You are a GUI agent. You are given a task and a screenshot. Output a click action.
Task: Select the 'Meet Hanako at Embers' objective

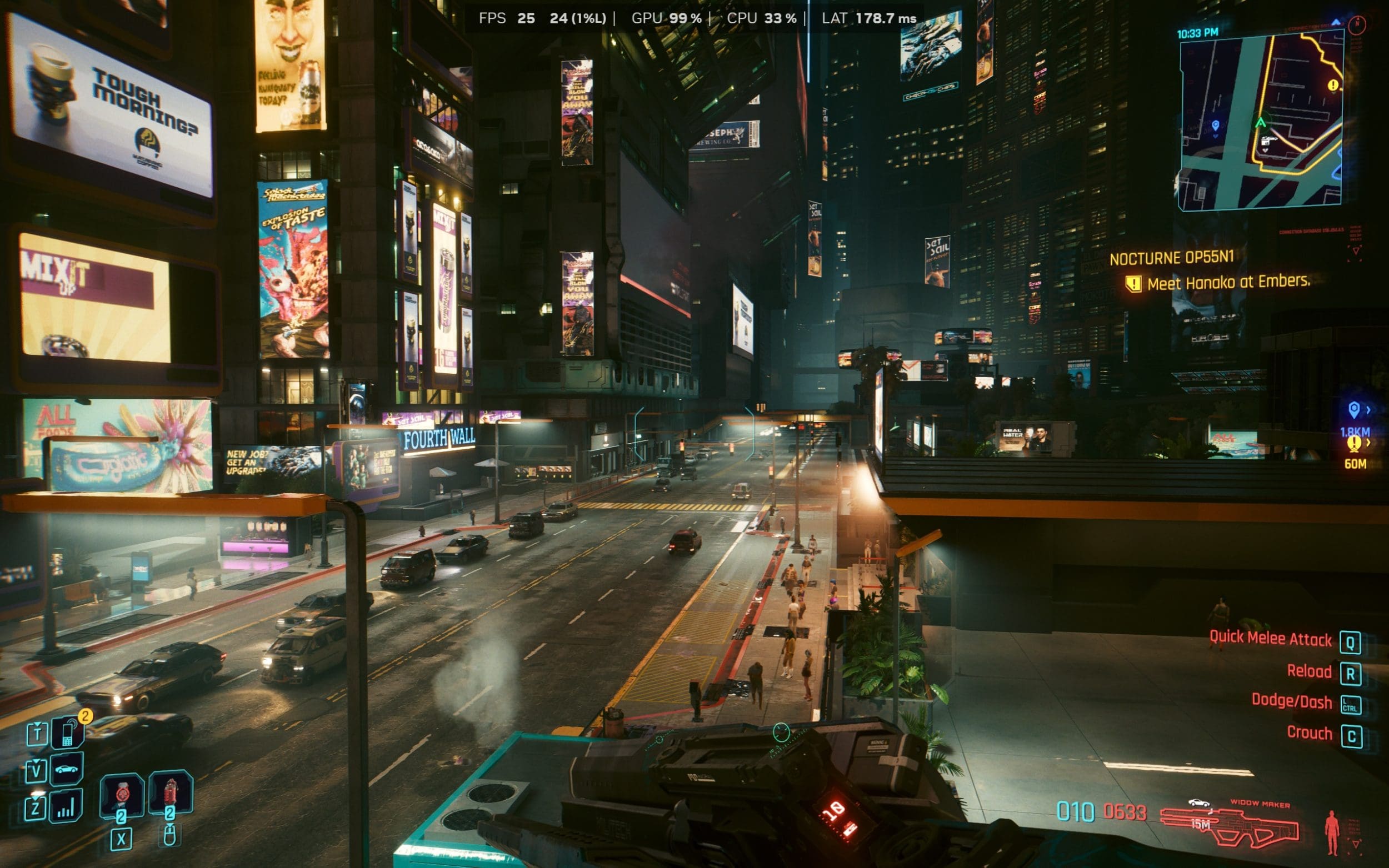[1228, 283]
